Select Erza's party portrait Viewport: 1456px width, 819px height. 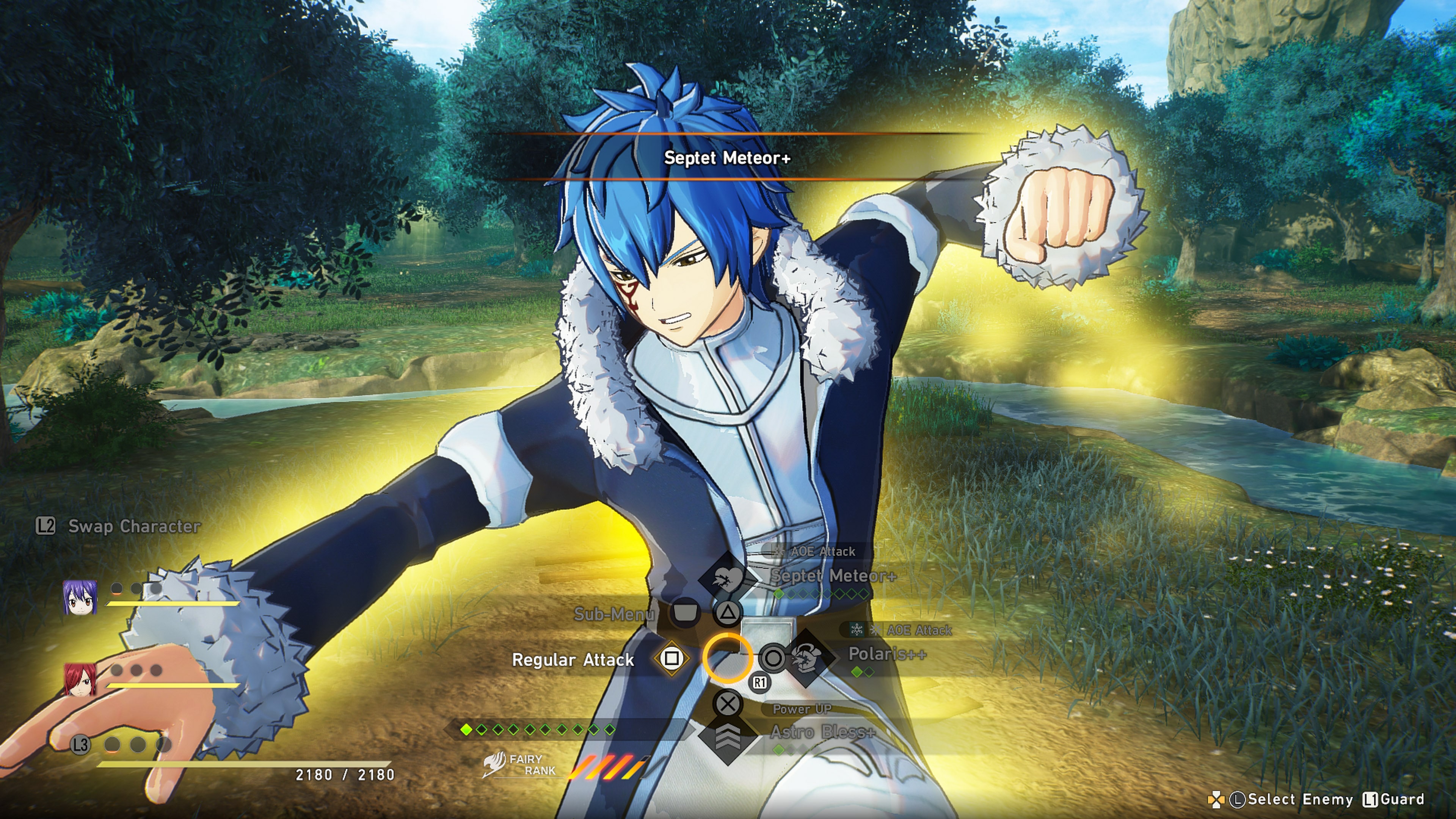(80, 679)
